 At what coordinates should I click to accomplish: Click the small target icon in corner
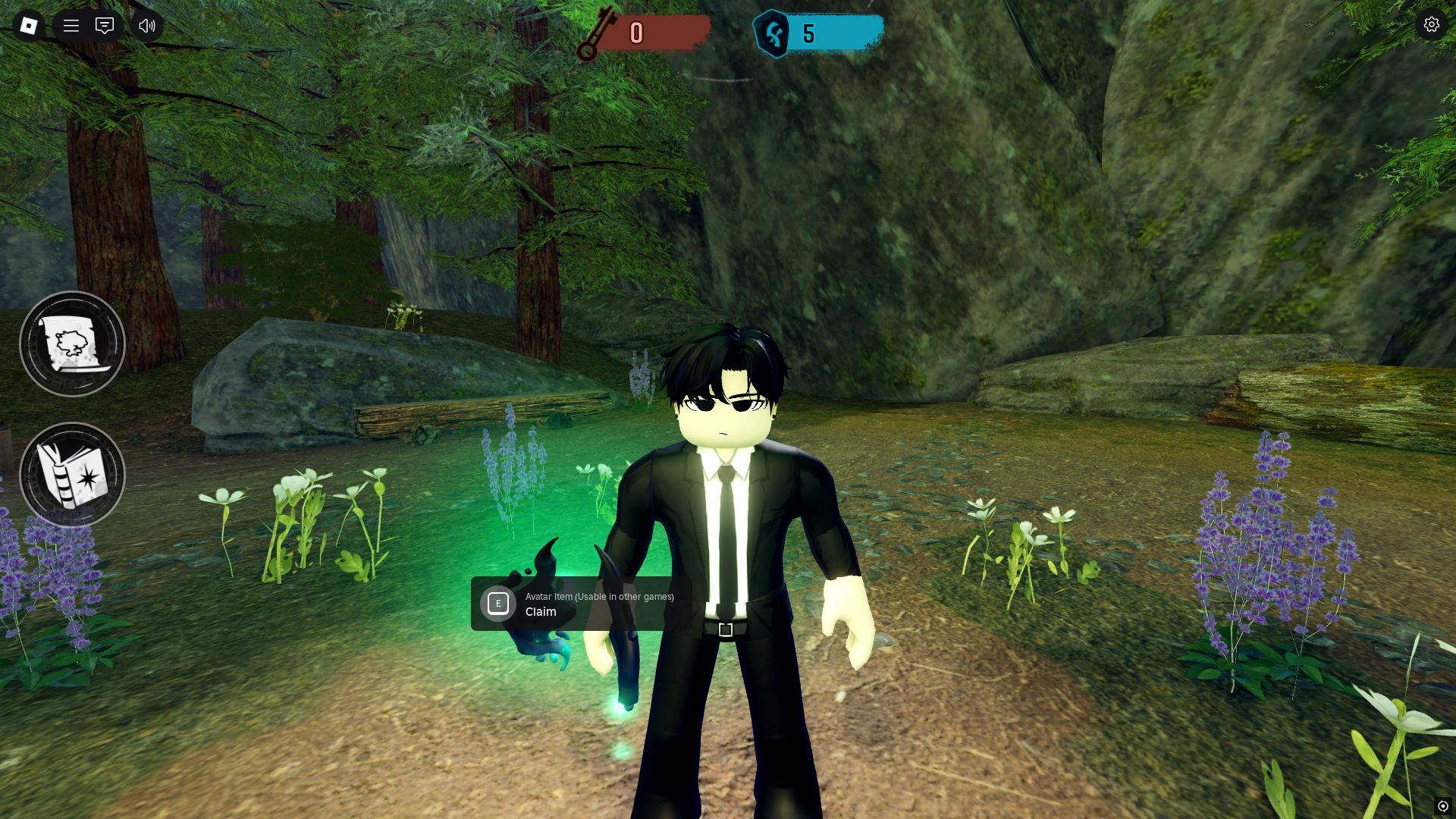click(x=1442, y=806)
